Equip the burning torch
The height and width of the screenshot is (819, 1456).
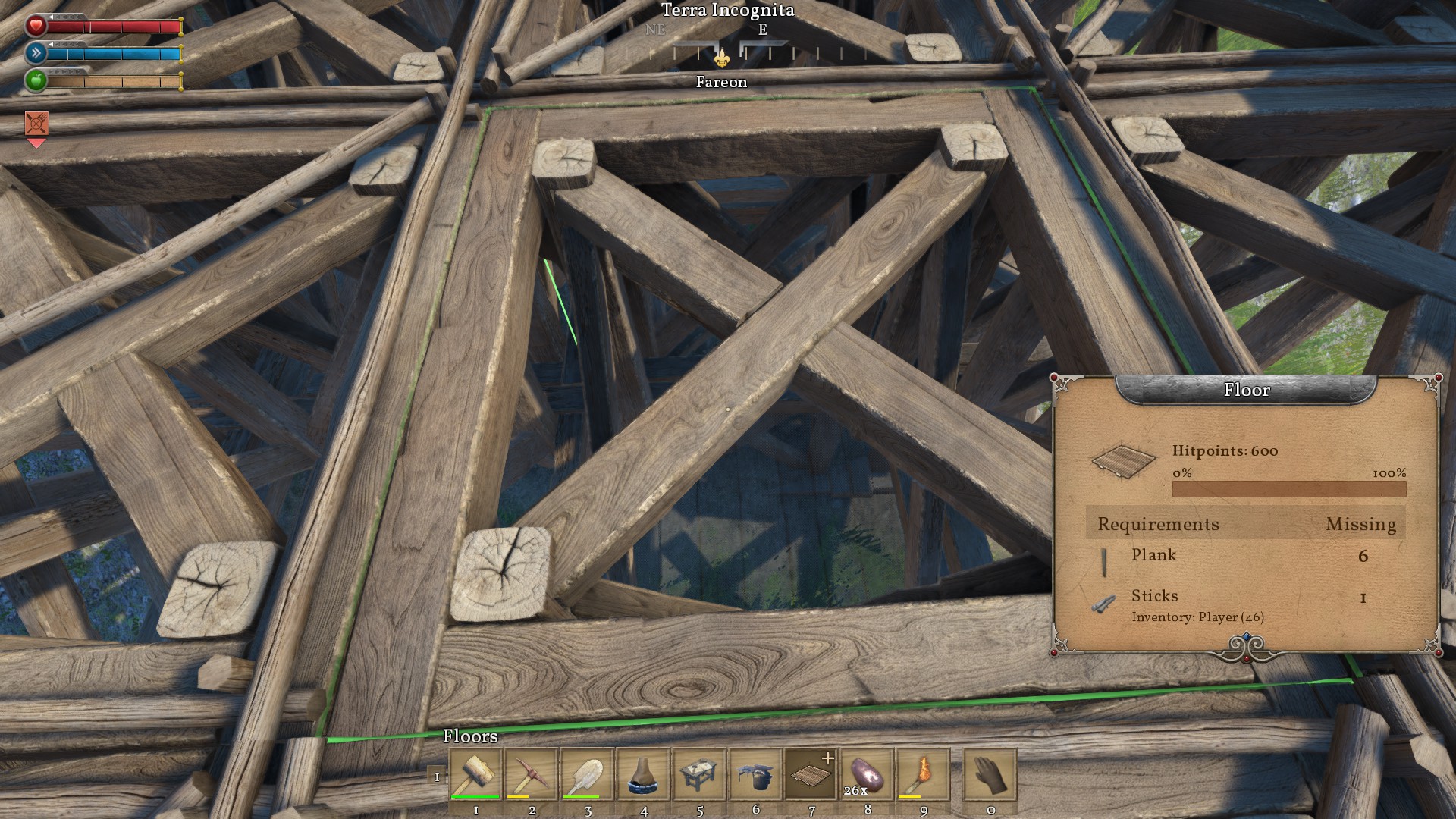click(924, 774)
